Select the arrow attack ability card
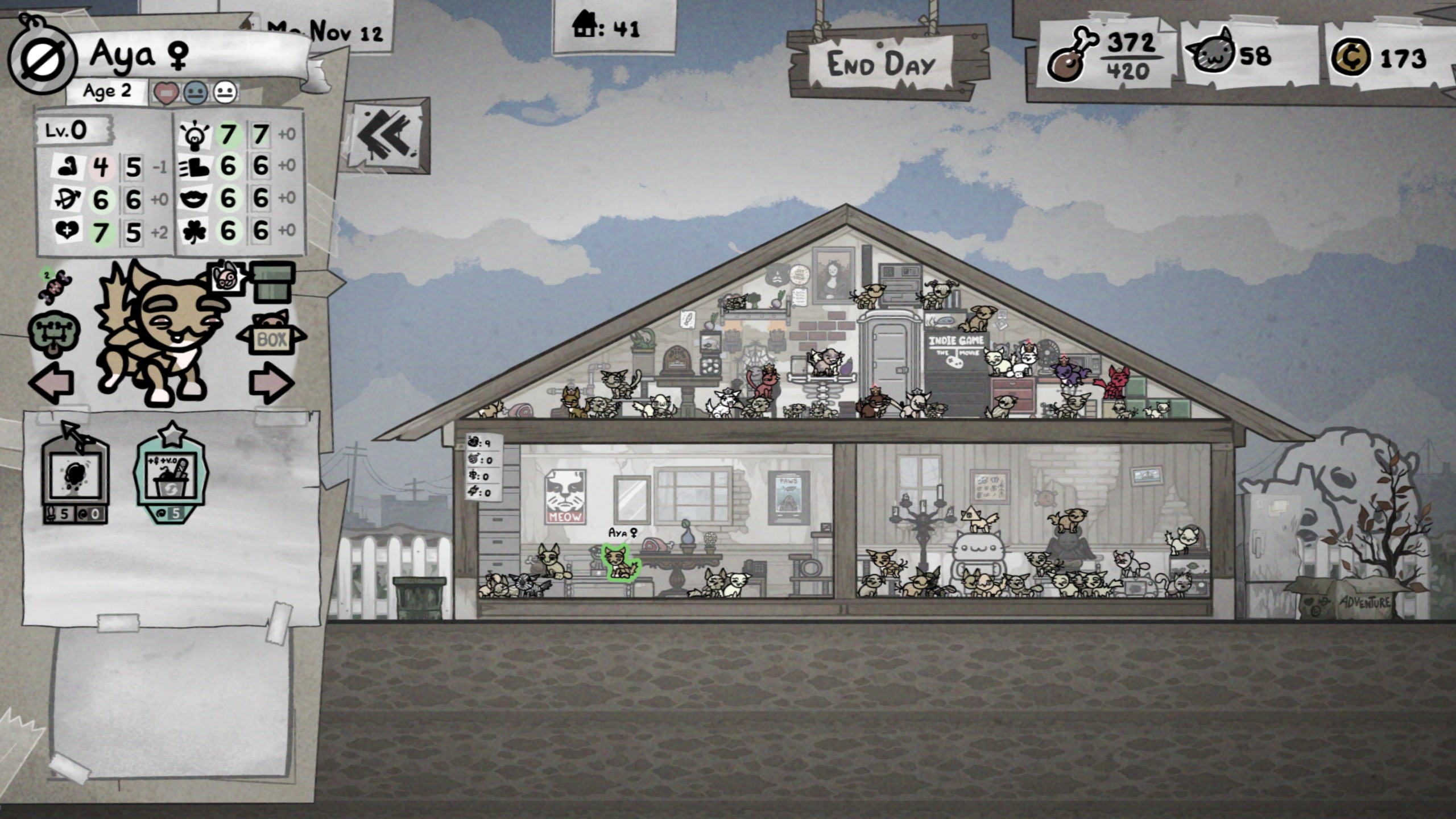The height and width of the screenshot is (819, 1456). (75, 475)
